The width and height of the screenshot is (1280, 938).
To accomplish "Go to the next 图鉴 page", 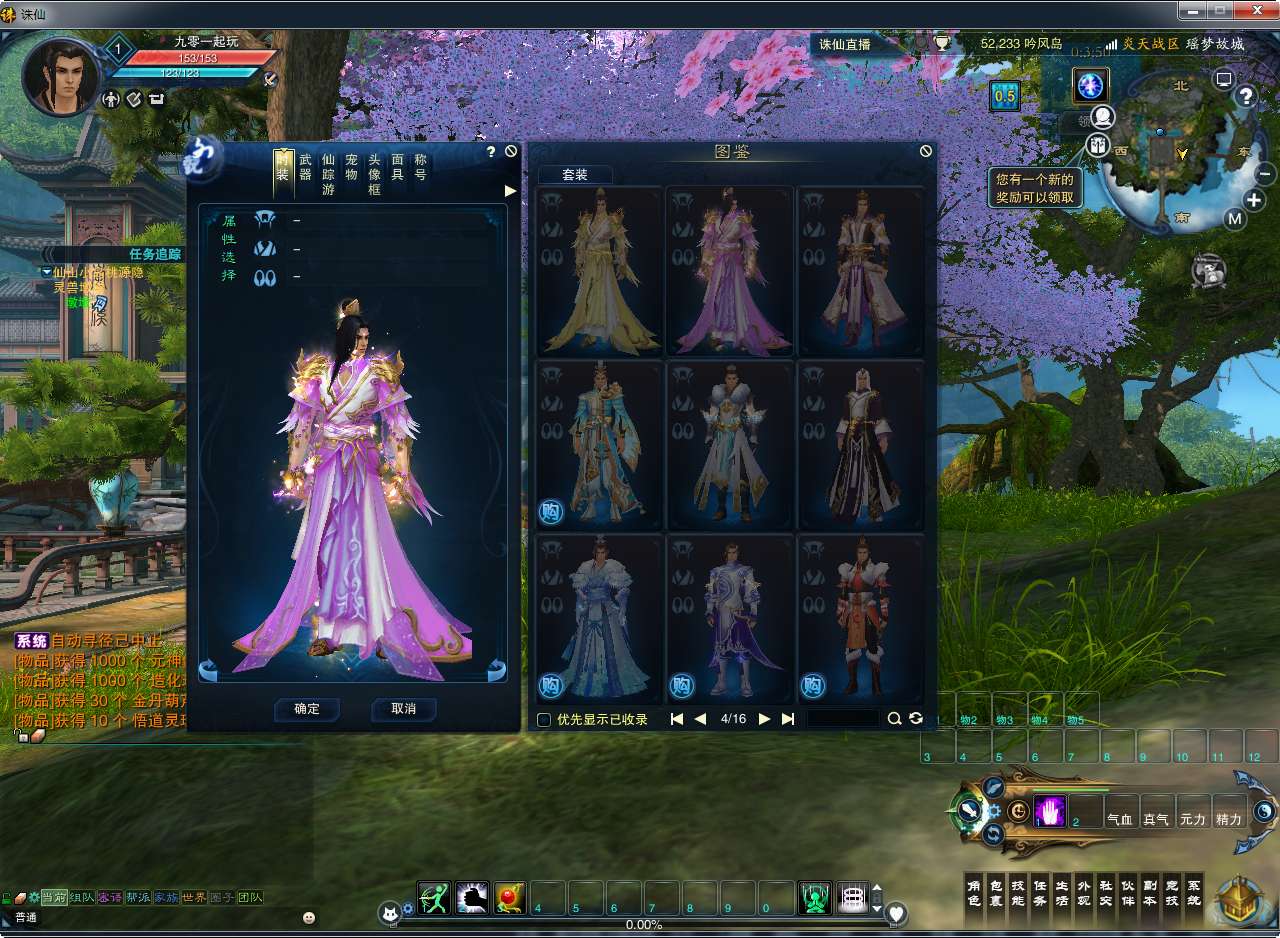I will tap(765, 719).
